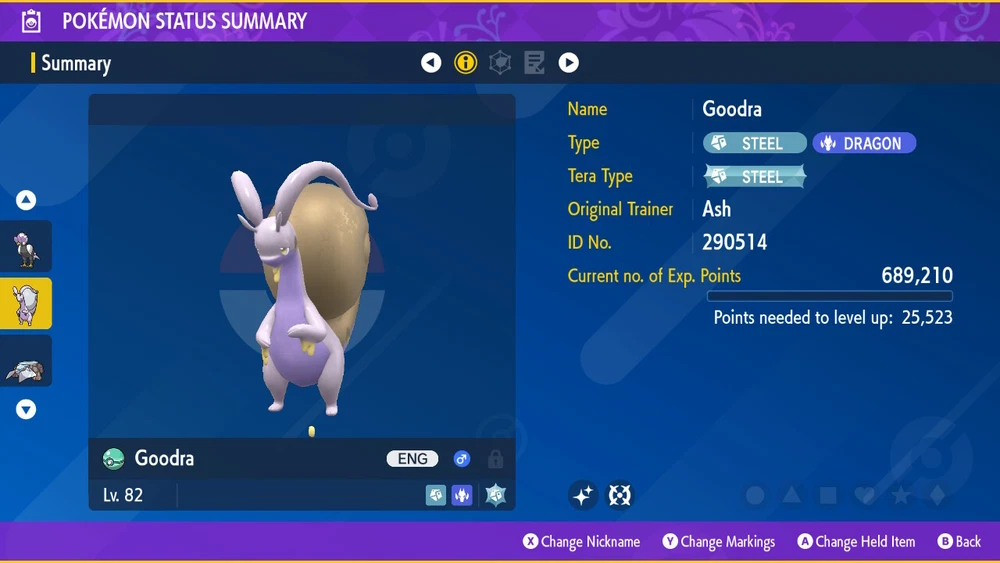This screenshot has height=563, width=1000.
Task: Click the up arrow above party list
Action: 26,200
